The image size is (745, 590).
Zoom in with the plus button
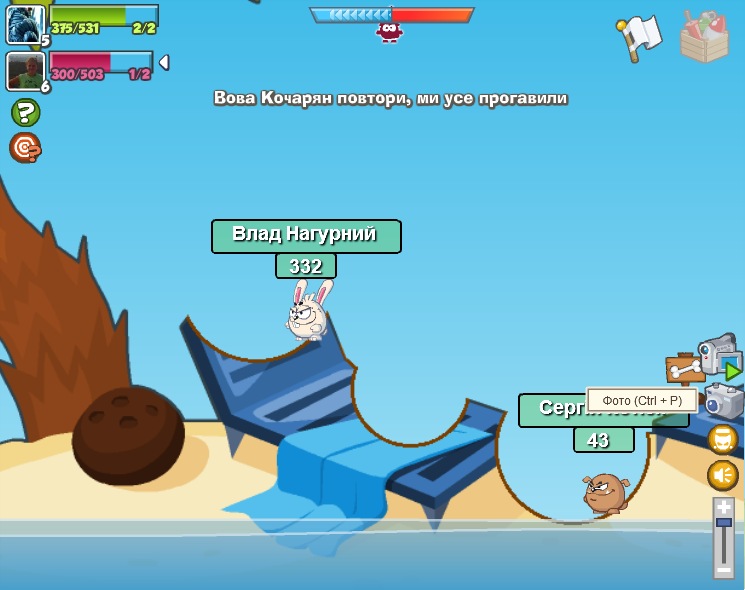click(x=724, y=508)
